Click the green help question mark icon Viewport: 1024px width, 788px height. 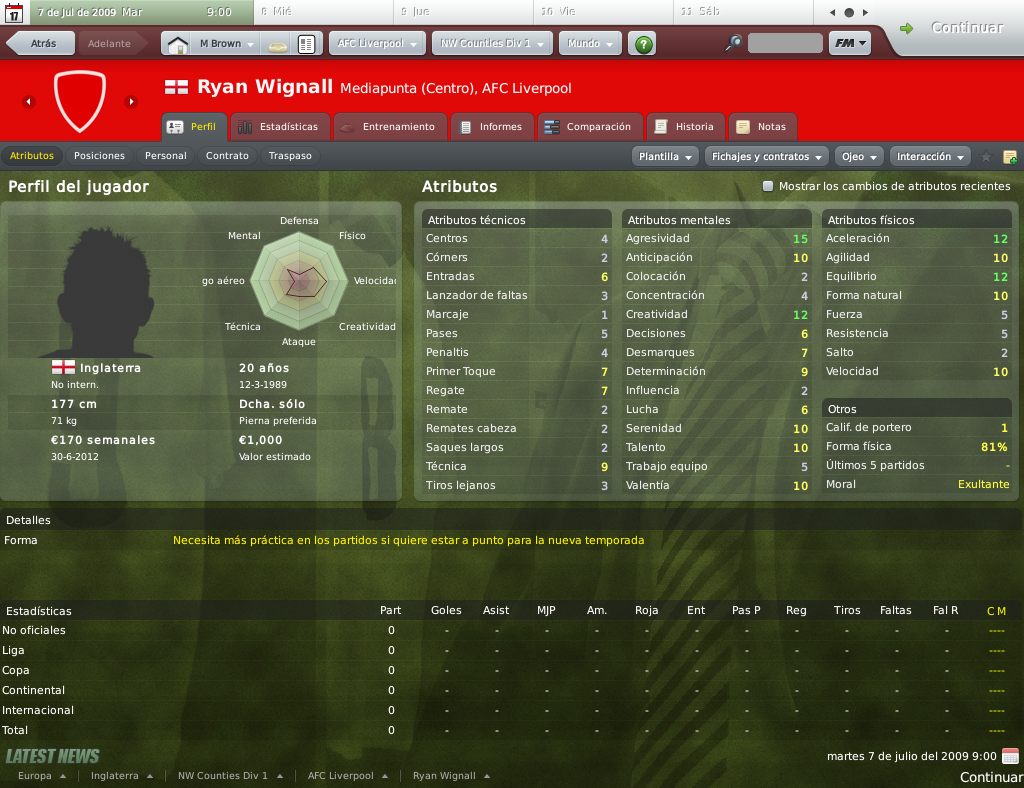[x=644, y=44]
